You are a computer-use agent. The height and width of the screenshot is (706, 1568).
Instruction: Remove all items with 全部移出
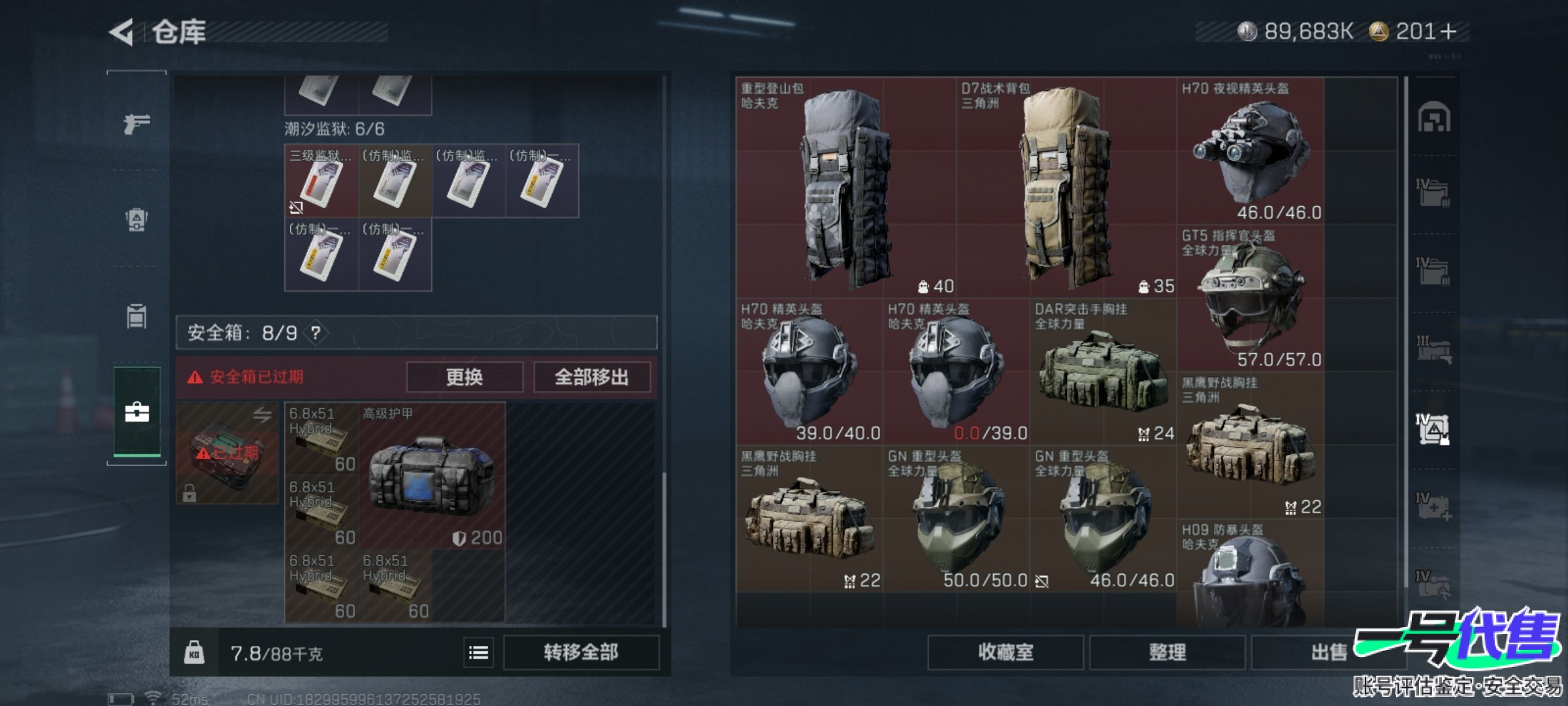click(x=592, y=377)
